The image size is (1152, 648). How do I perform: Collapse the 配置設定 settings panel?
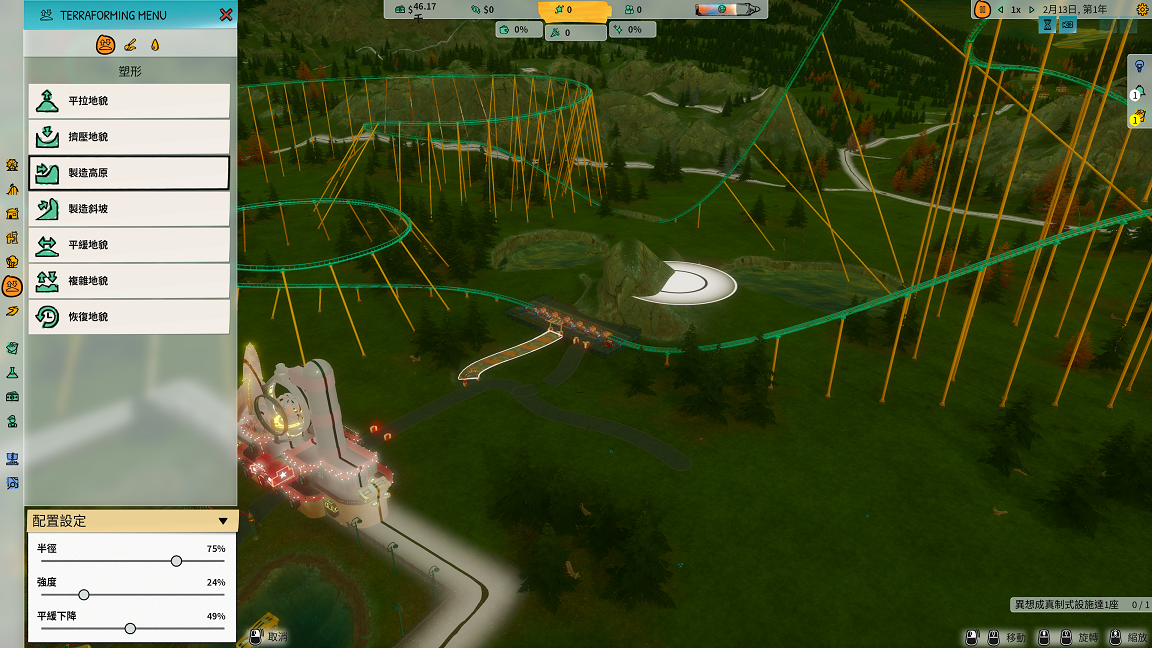click(223, 521)
